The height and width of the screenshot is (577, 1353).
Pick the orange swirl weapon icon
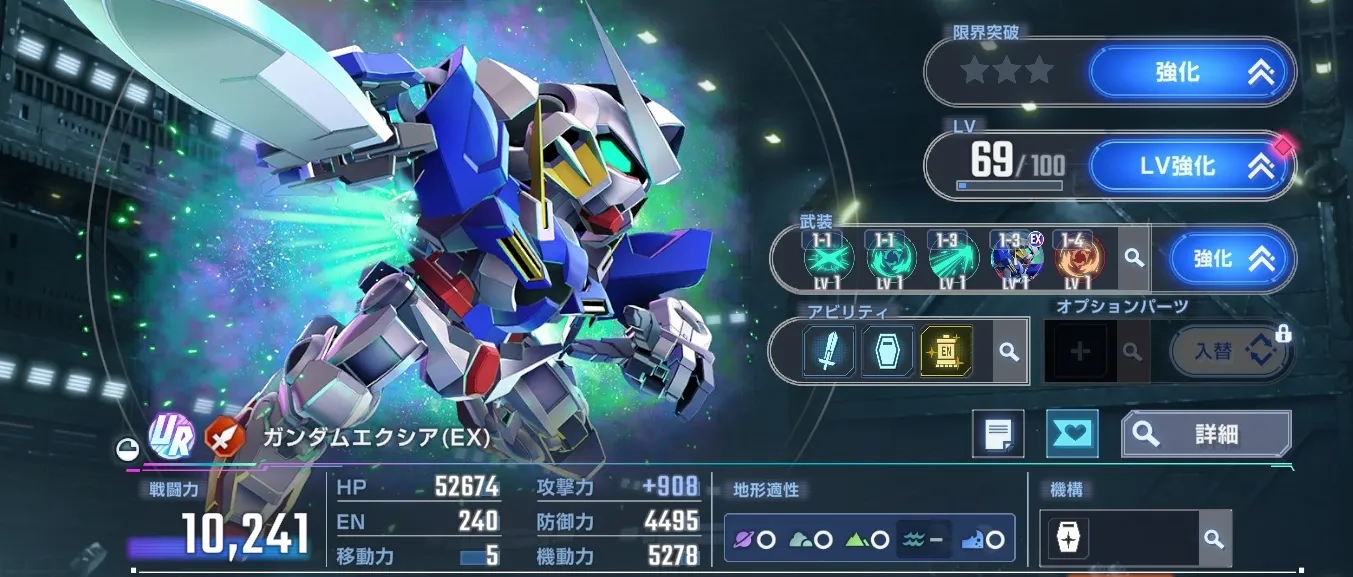coord(1080,259)
